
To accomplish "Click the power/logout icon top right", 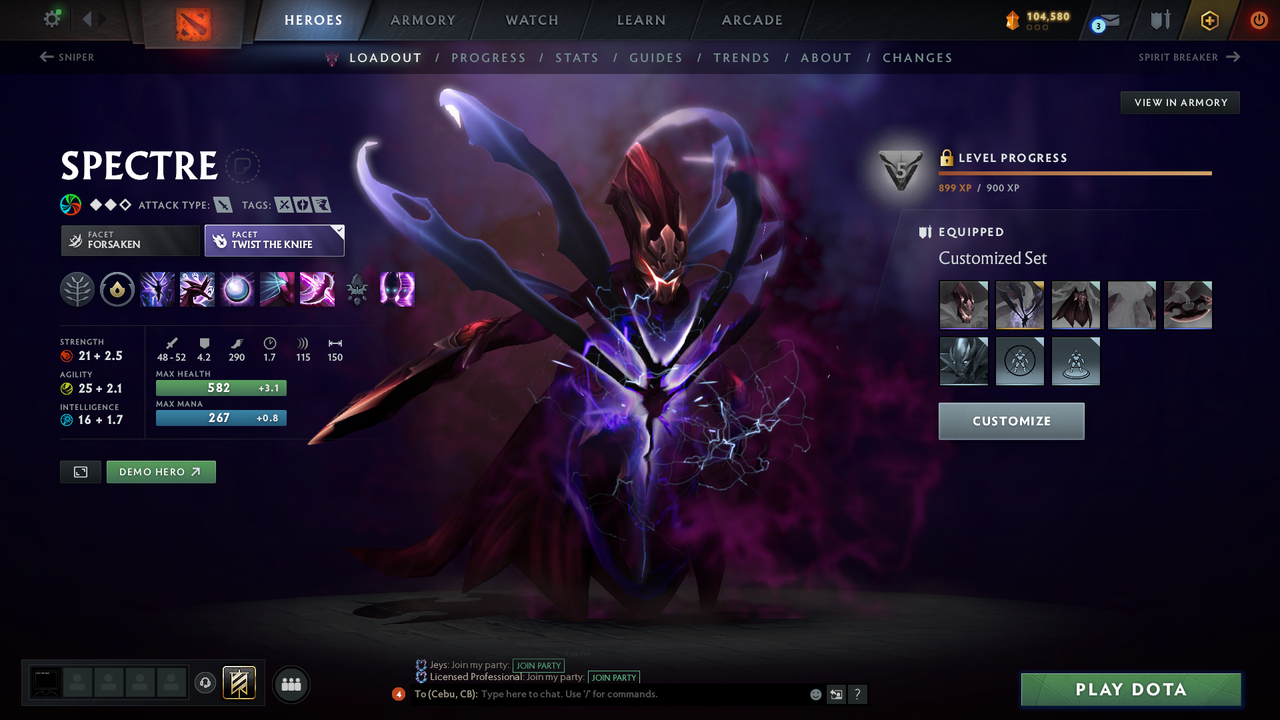I will click(1258, 19).
